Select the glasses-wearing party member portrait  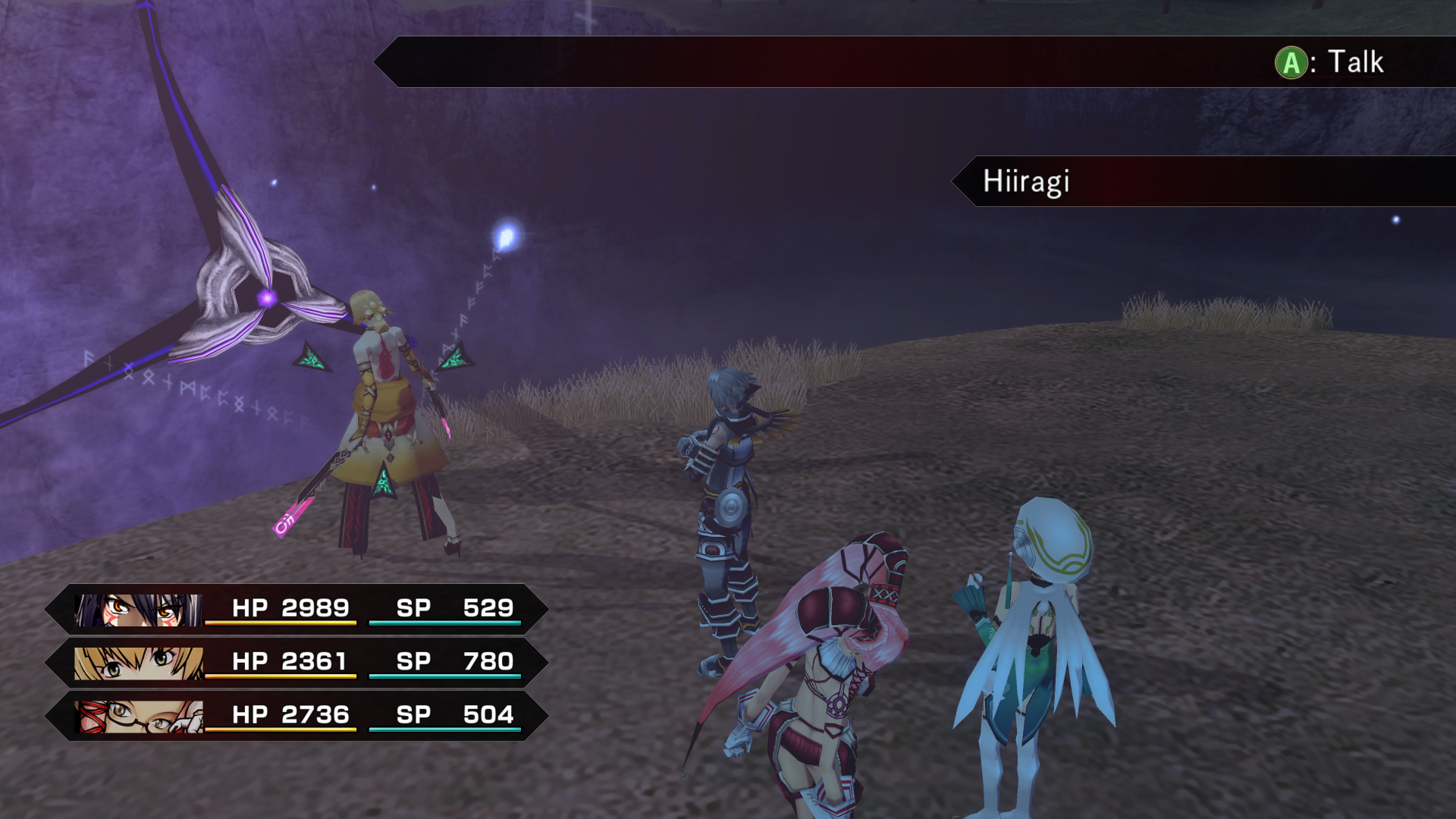pos(139,716)
